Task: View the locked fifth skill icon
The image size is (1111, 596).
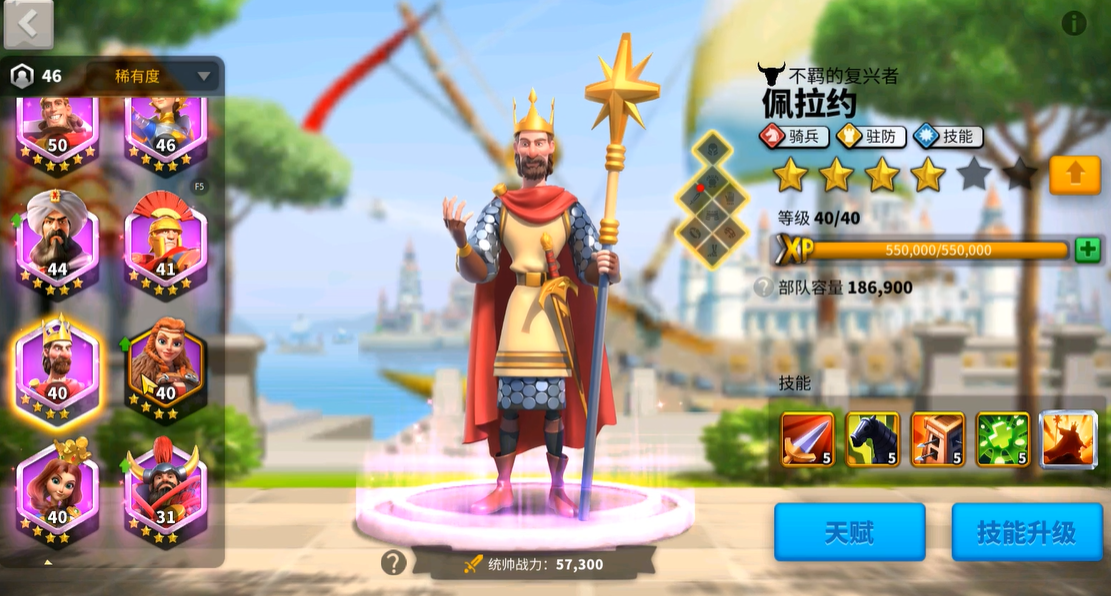Action: click(x=1068, y=439)
